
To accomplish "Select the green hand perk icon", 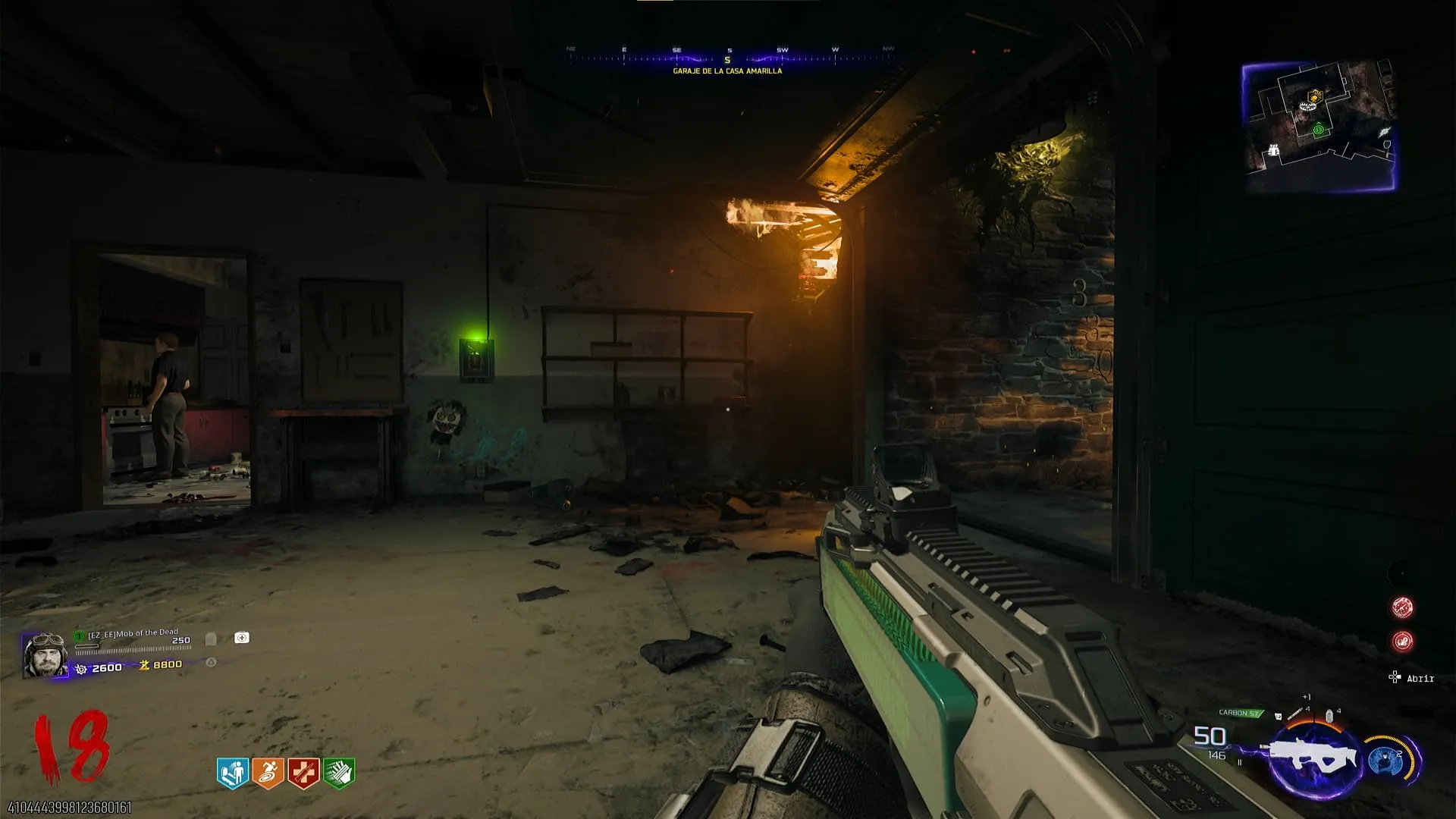I will [339, 773].
